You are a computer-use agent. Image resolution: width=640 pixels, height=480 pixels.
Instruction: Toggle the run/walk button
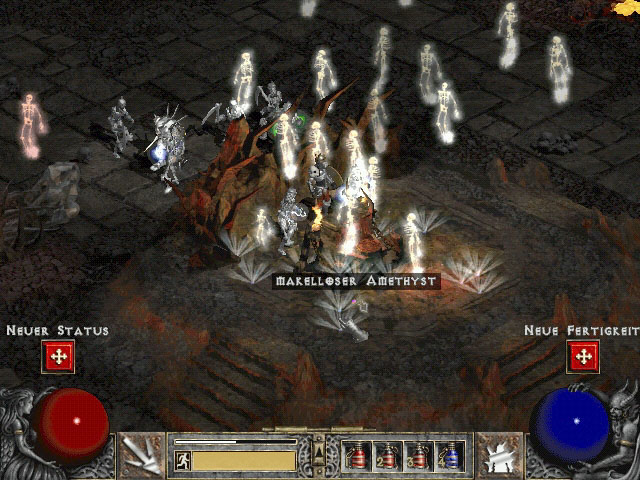tap(183, 460)
